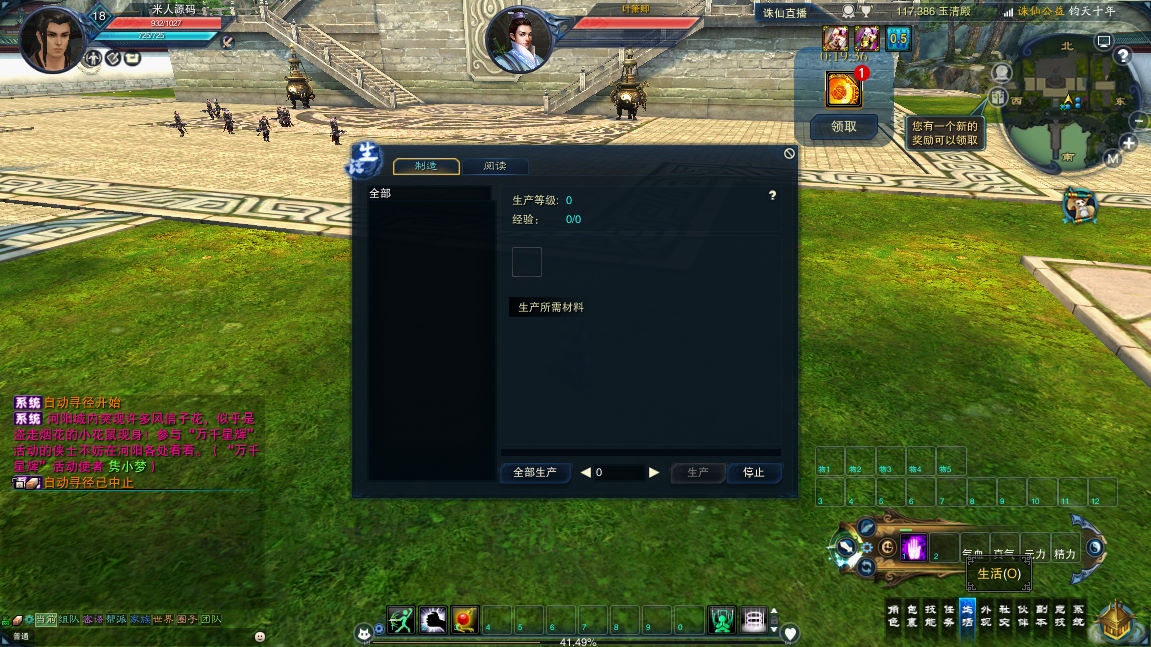The width and height of the screenshot is (1151, 647).
Task: Use the red orb hotbar skill
Action: pos(465,620)
